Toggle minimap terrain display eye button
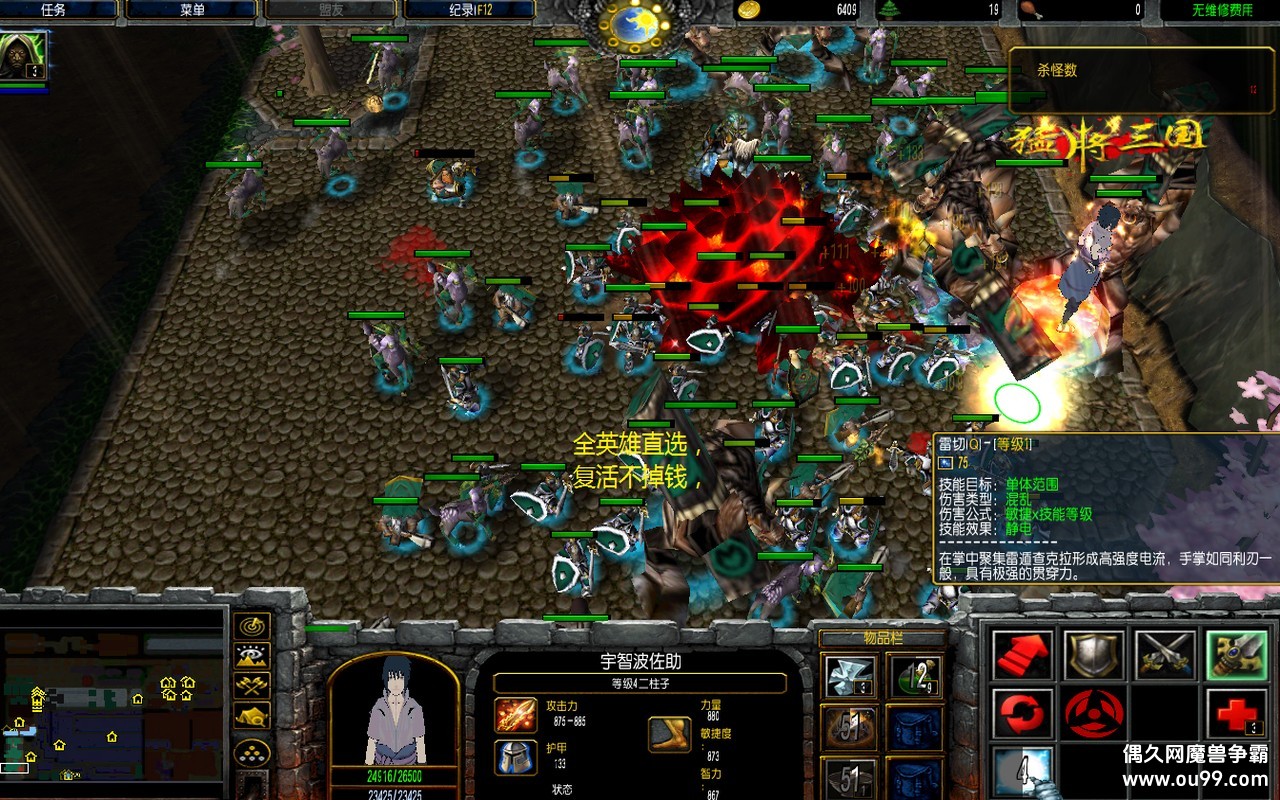The height and width of the screenshot is (800, 1280). 251,656
